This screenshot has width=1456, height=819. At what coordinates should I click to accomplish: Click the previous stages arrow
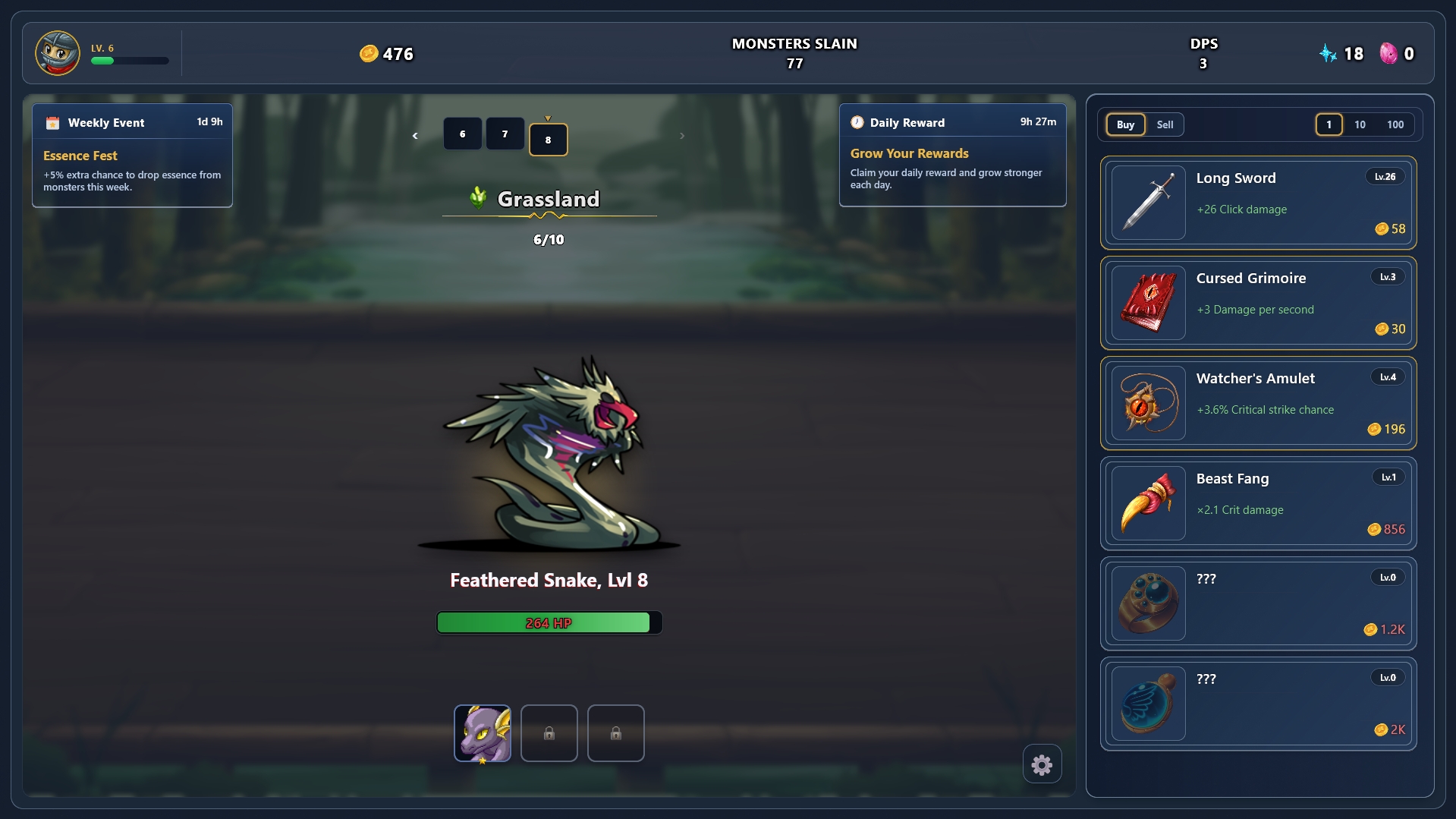click(415, 136)
